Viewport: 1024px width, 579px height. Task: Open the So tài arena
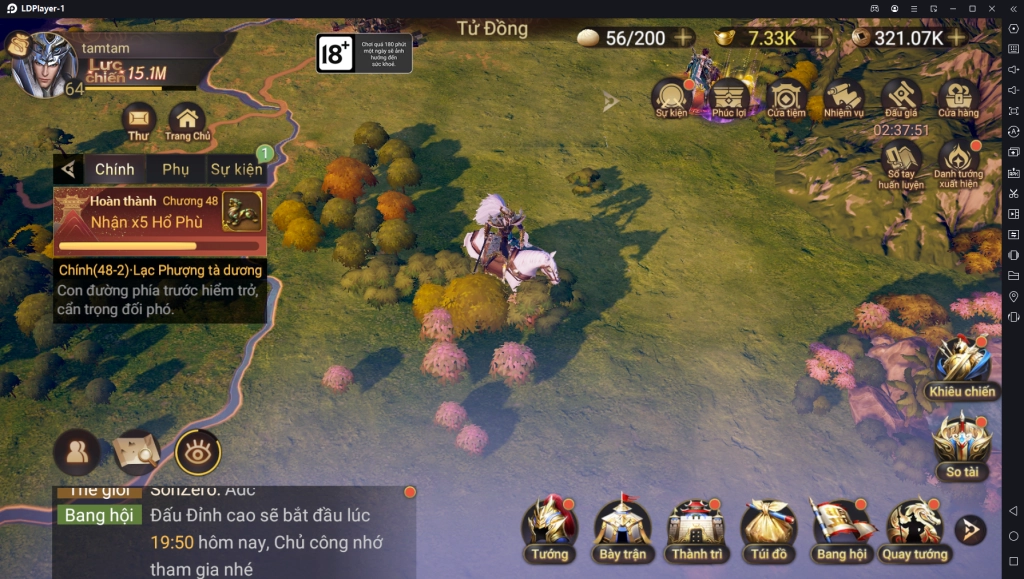(962, 445)
